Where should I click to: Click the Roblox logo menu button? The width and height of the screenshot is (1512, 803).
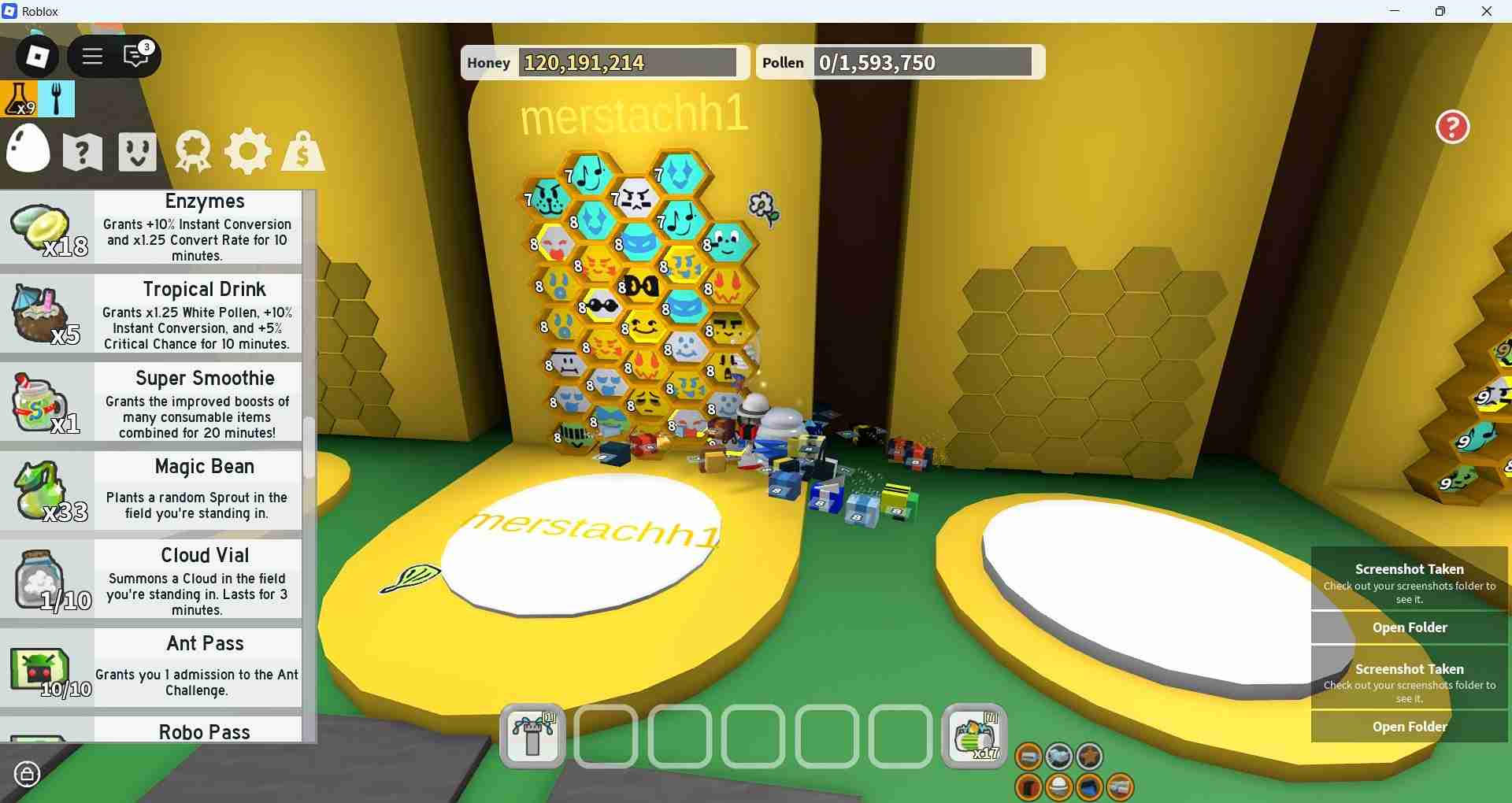coord(35,56)
